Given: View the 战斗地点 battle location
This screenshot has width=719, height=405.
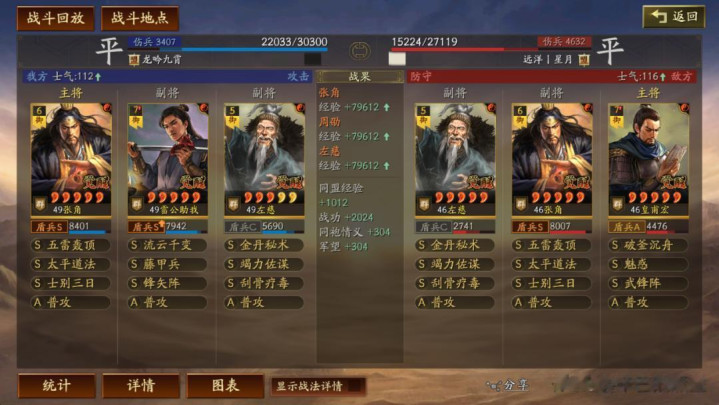Looking at the screenshot, I should [x=139, y=18].
